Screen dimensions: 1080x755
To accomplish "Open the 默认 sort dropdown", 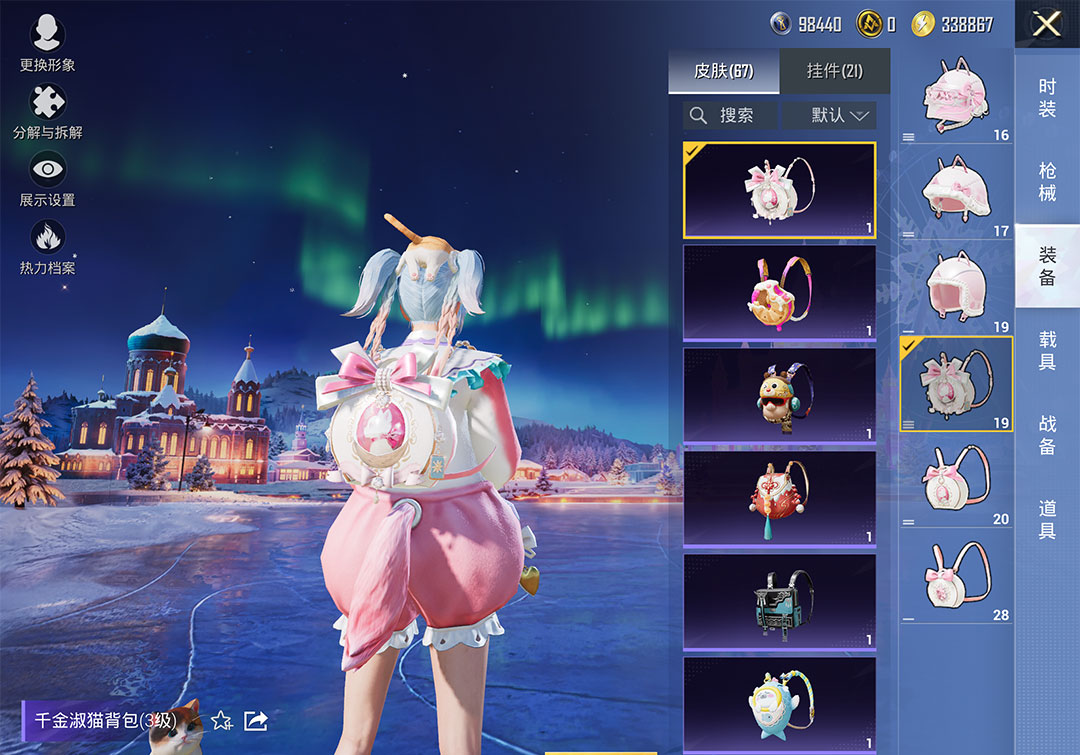I will (829, 115).
